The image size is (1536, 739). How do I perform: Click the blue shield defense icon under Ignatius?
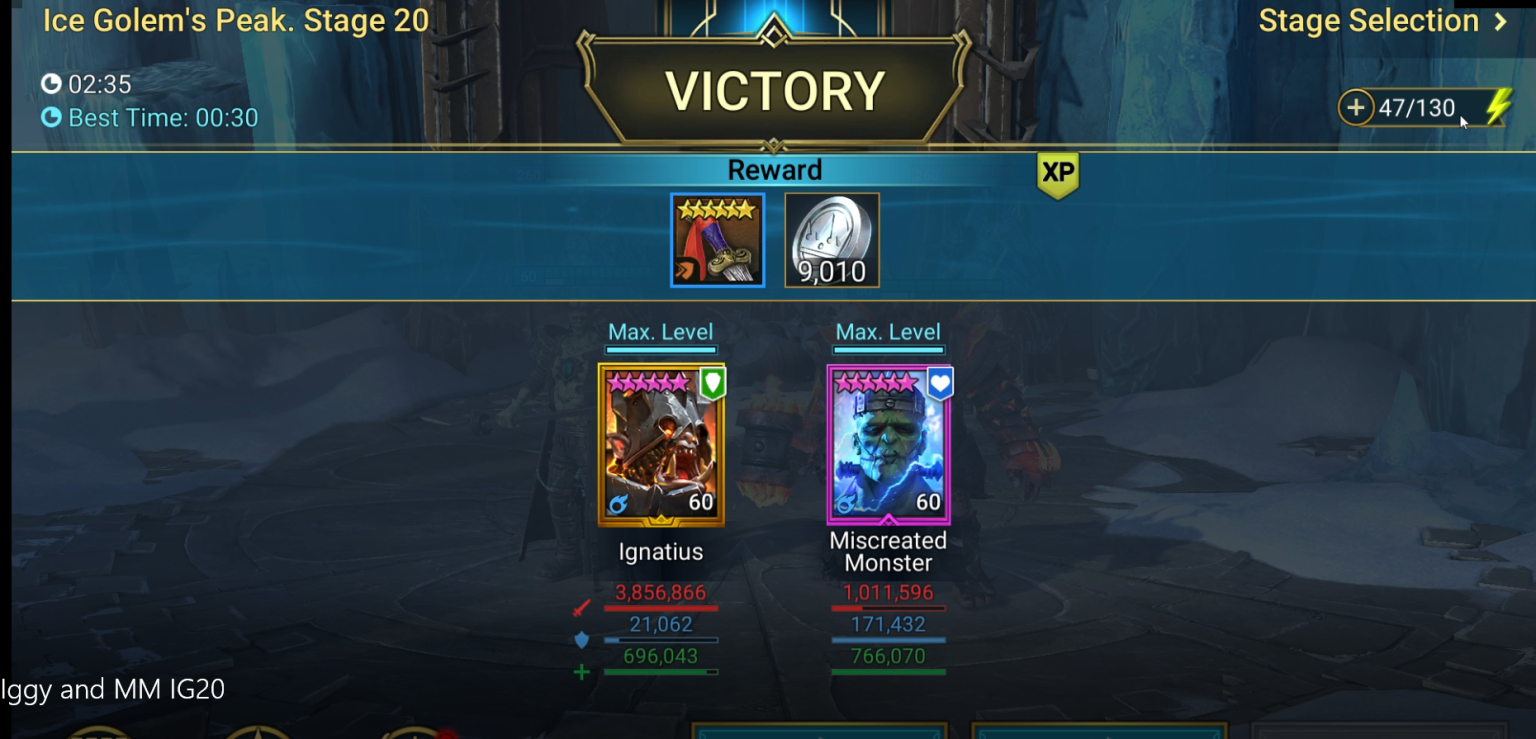[x=580, y=640]
